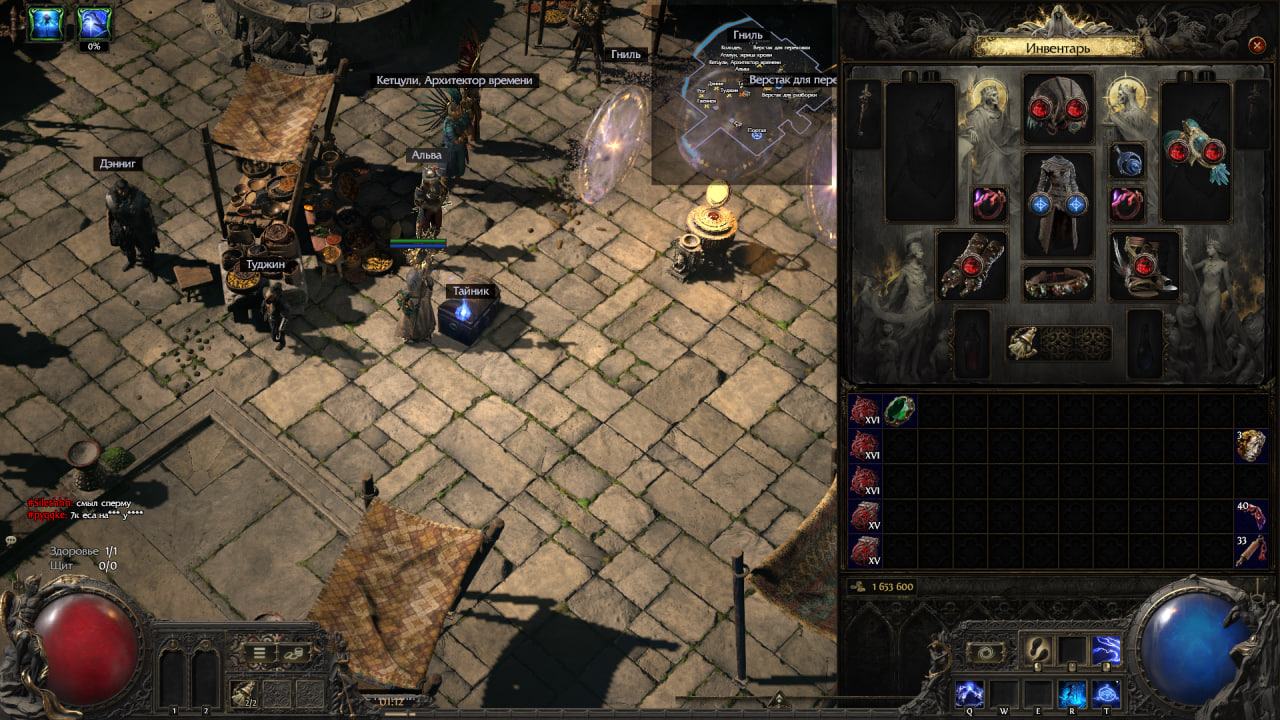Pick up the golden head item stack
This screenshot has height=720, width=1280.
click(1251, 446)
